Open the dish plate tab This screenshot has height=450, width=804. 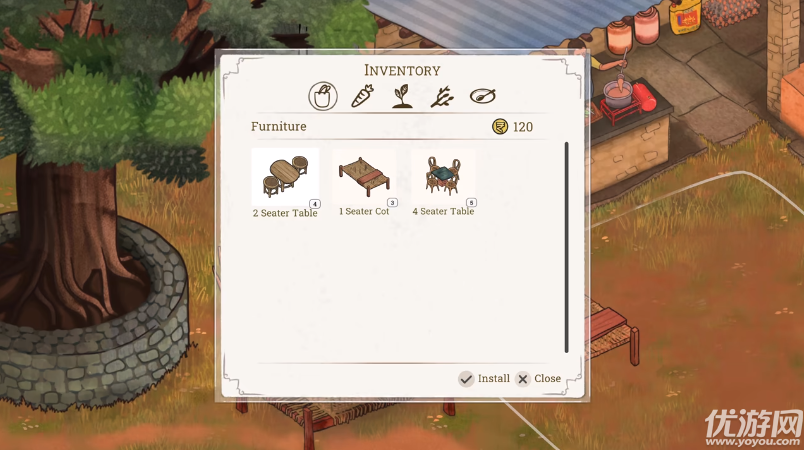[483, 96]
